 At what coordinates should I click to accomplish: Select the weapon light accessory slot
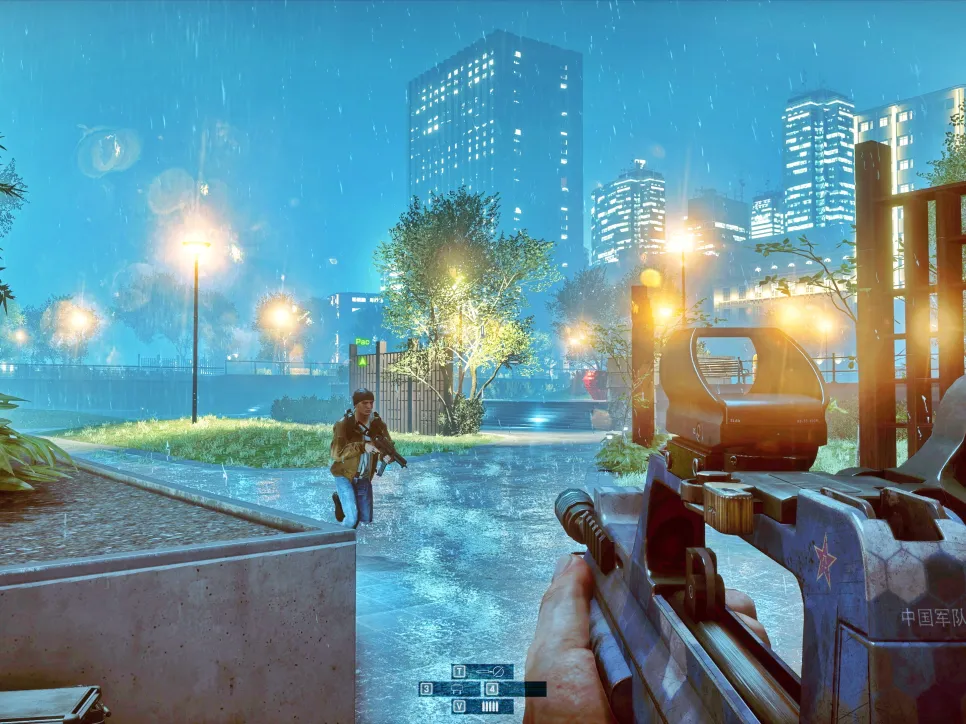(490, 671)
